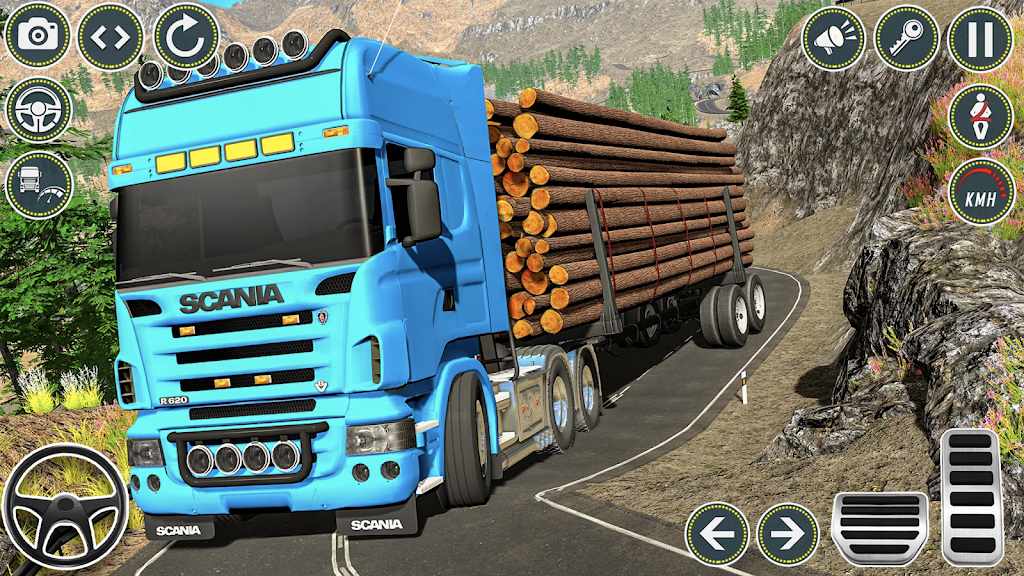Fasten the seatbelt icon button
1024x576 pixels.
pos(980,116)
